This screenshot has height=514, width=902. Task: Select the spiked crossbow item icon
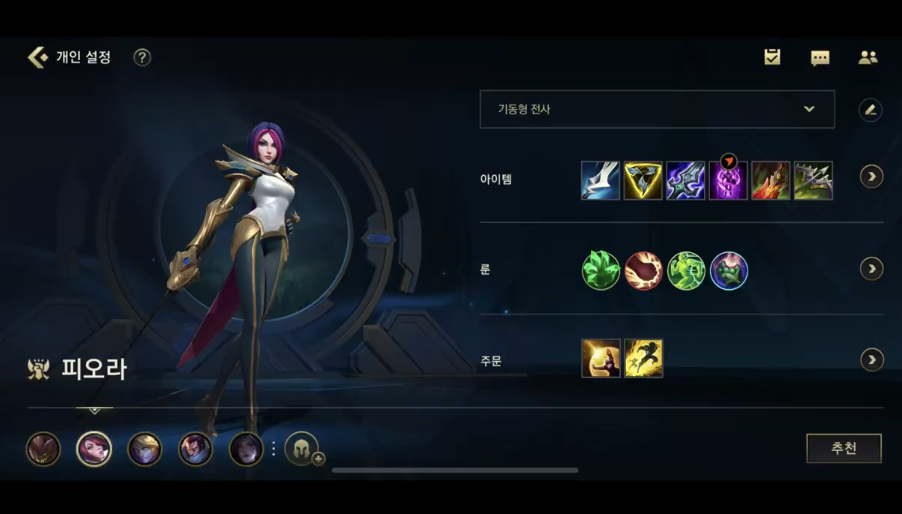[x=813, y=181]
